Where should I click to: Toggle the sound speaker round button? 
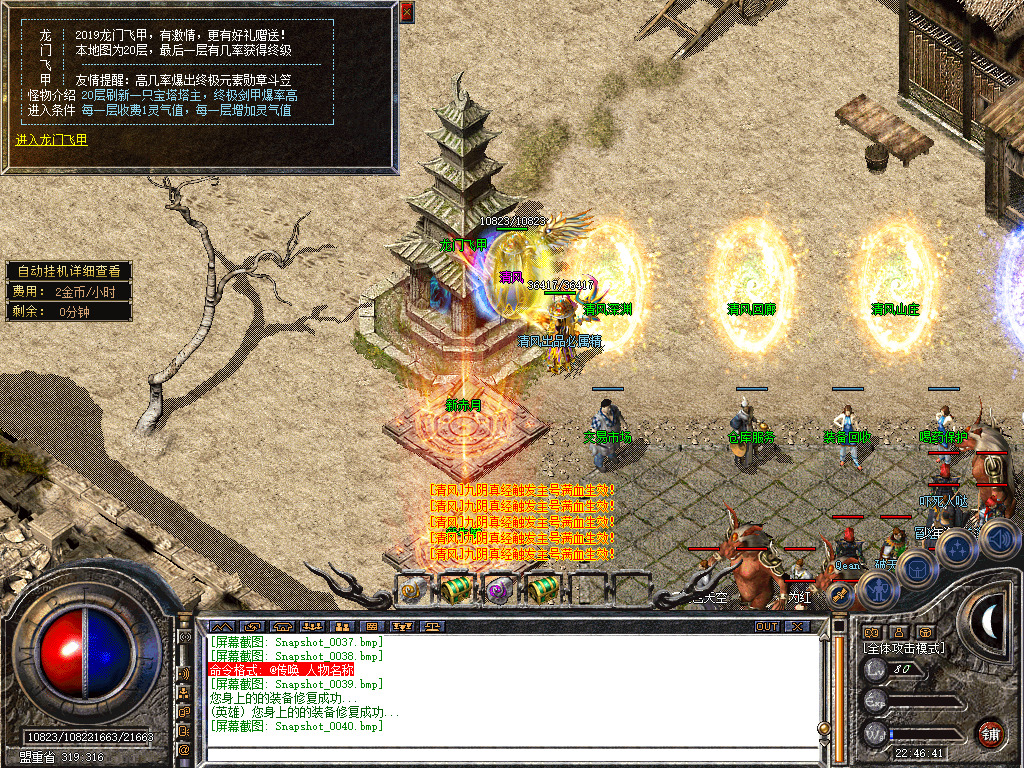pyautogui.click(x=999, y=540)
